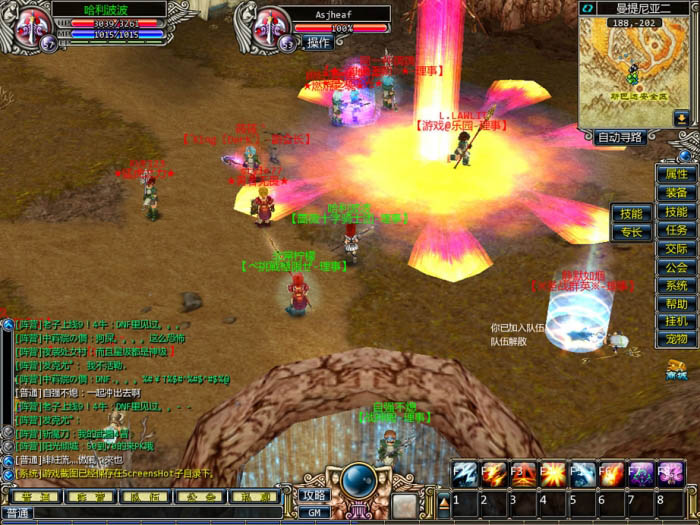
Task: Click the 操作 button beside the target portrait
Action: click(318, 43)
